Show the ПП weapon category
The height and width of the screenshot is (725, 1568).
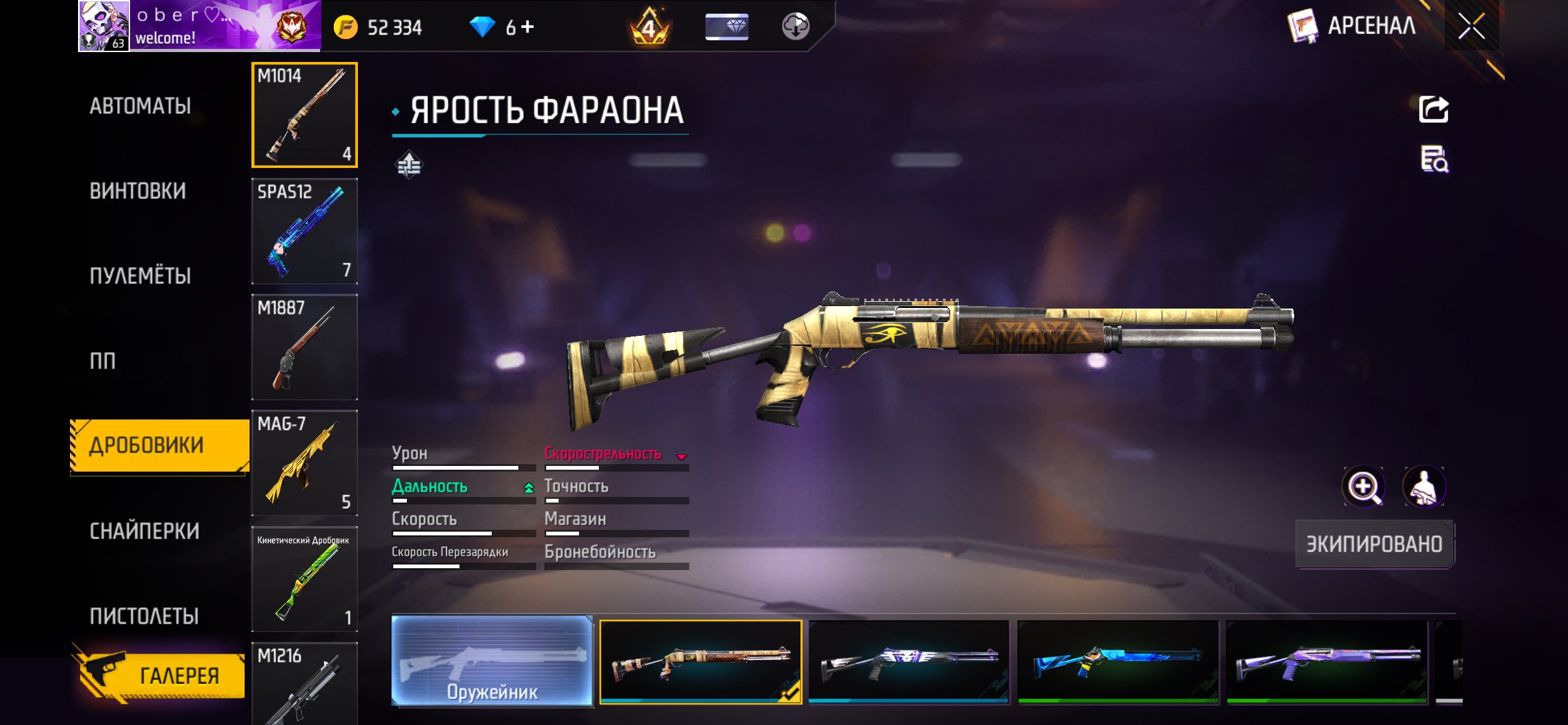tap(103, 361)
